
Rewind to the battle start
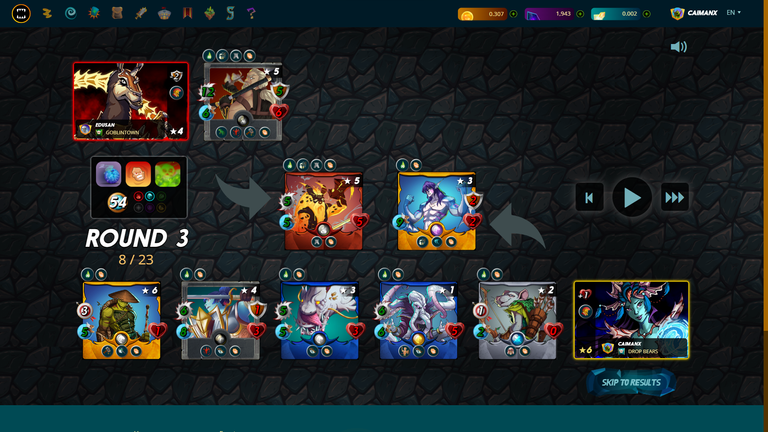pyautogui.click(x=589, y=197)
